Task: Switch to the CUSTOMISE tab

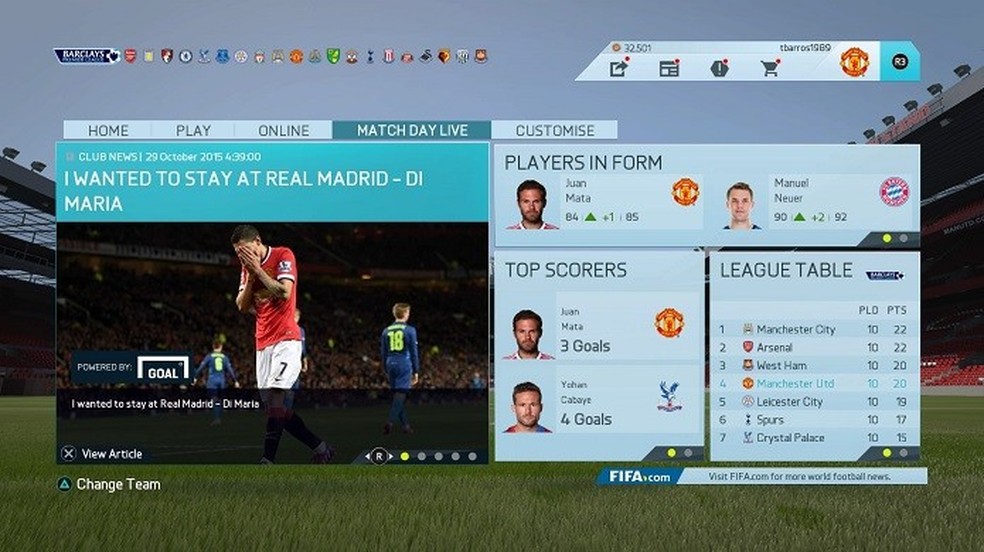Action: (555, 130)
